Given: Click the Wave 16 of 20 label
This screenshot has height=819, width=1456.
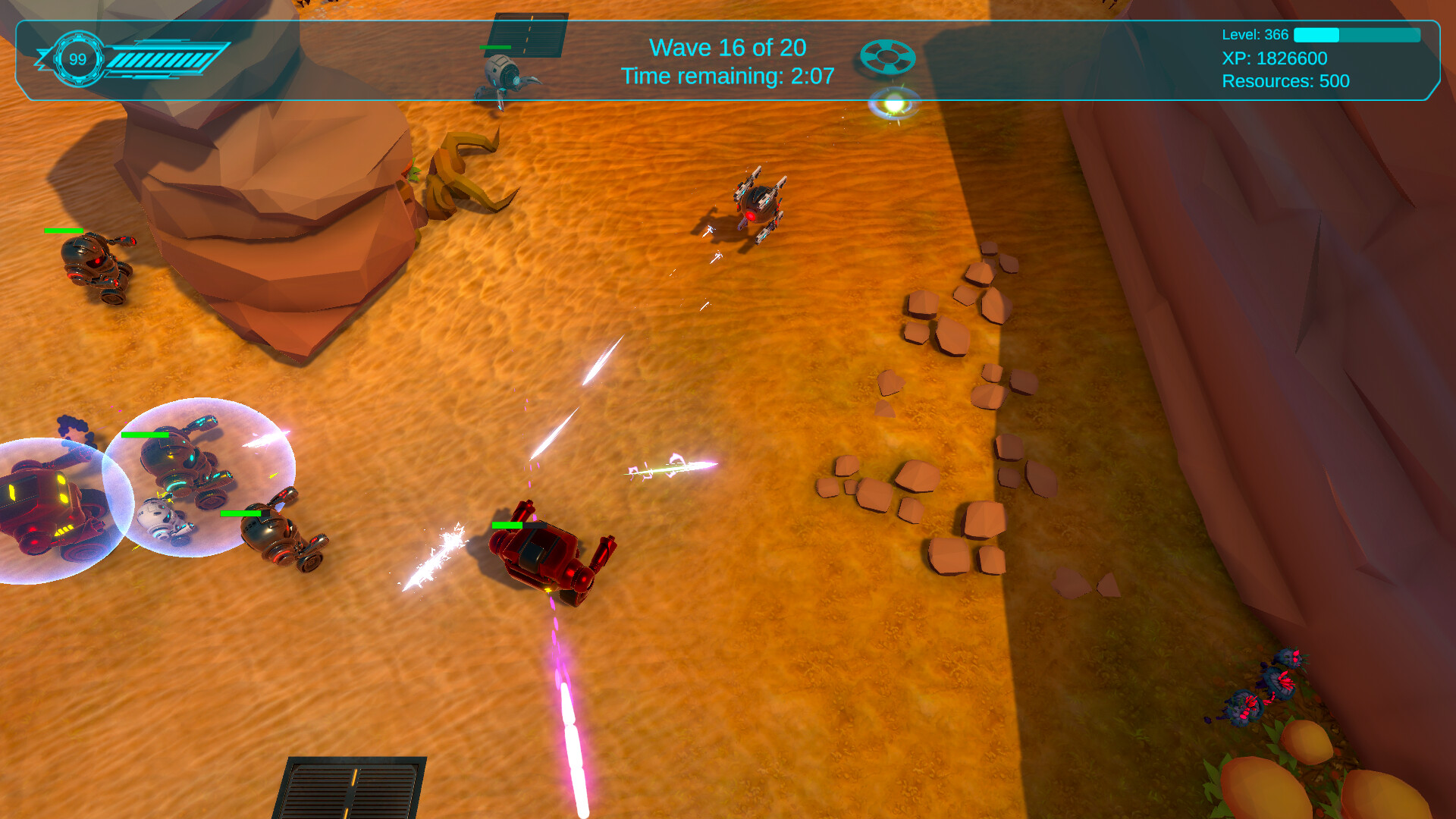Looking at the screenshot, I should [728, 47].
